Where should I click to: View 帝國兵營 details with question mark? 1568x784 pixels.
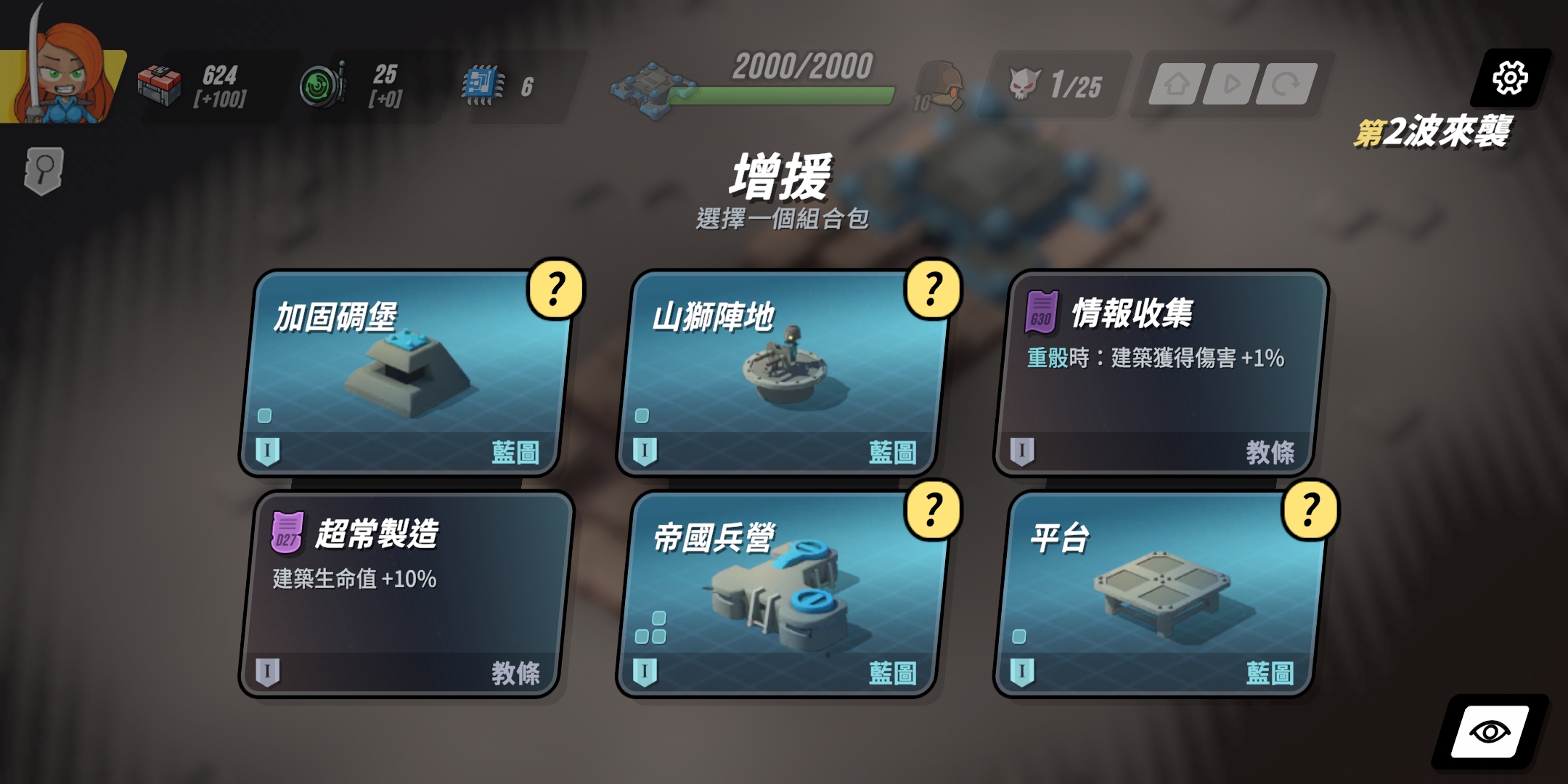pos(933,510)
